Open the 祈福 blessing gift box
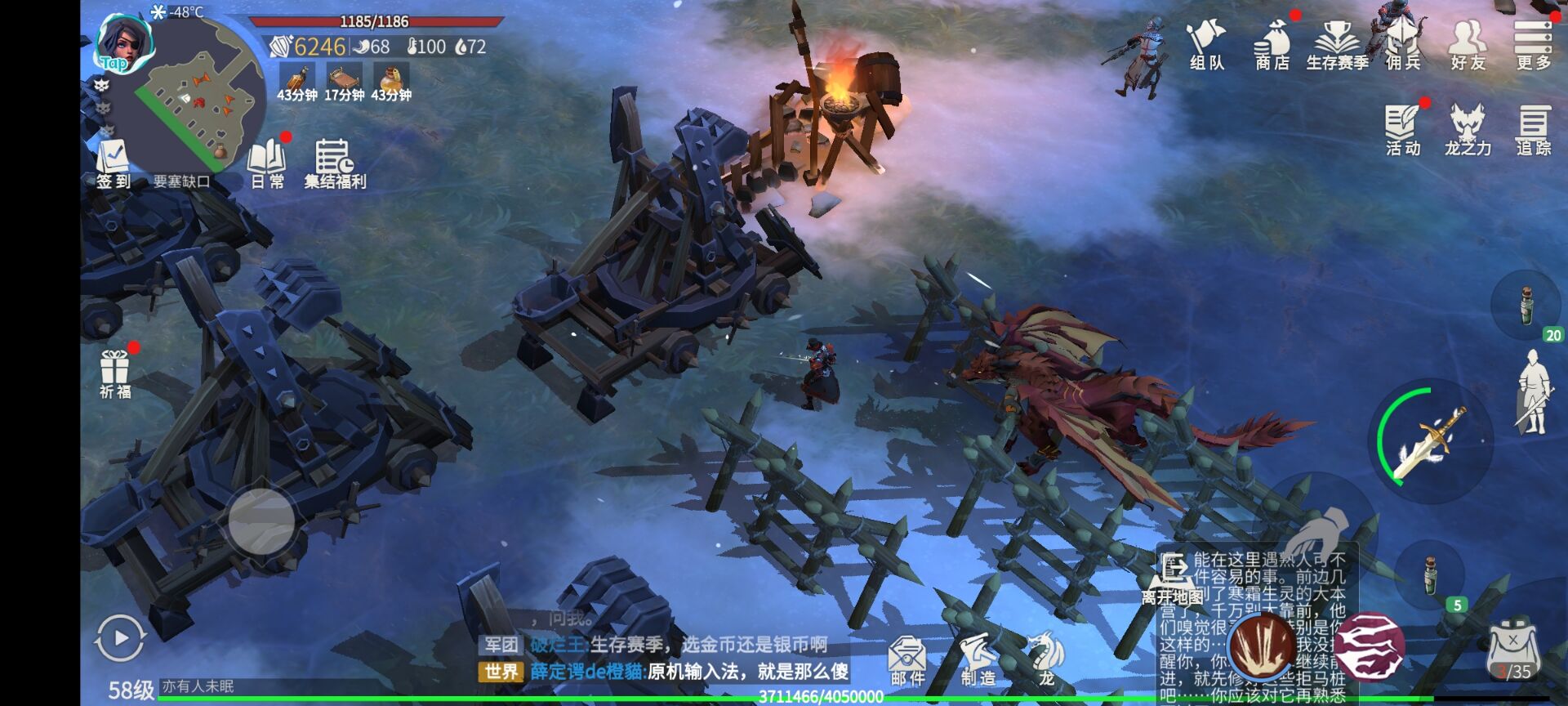This screenshot has height=706, width=1568. [115, 373]
